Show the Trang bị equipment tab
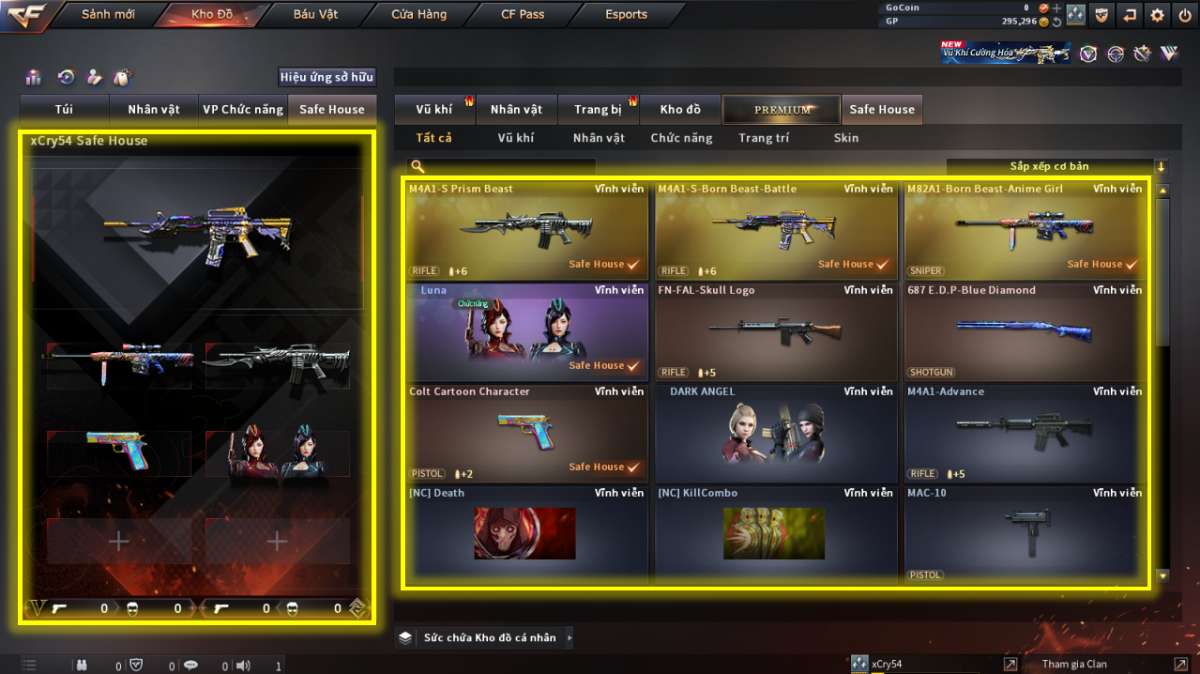The height and width of the screenshot is (674, 1200). coord(598,109)
